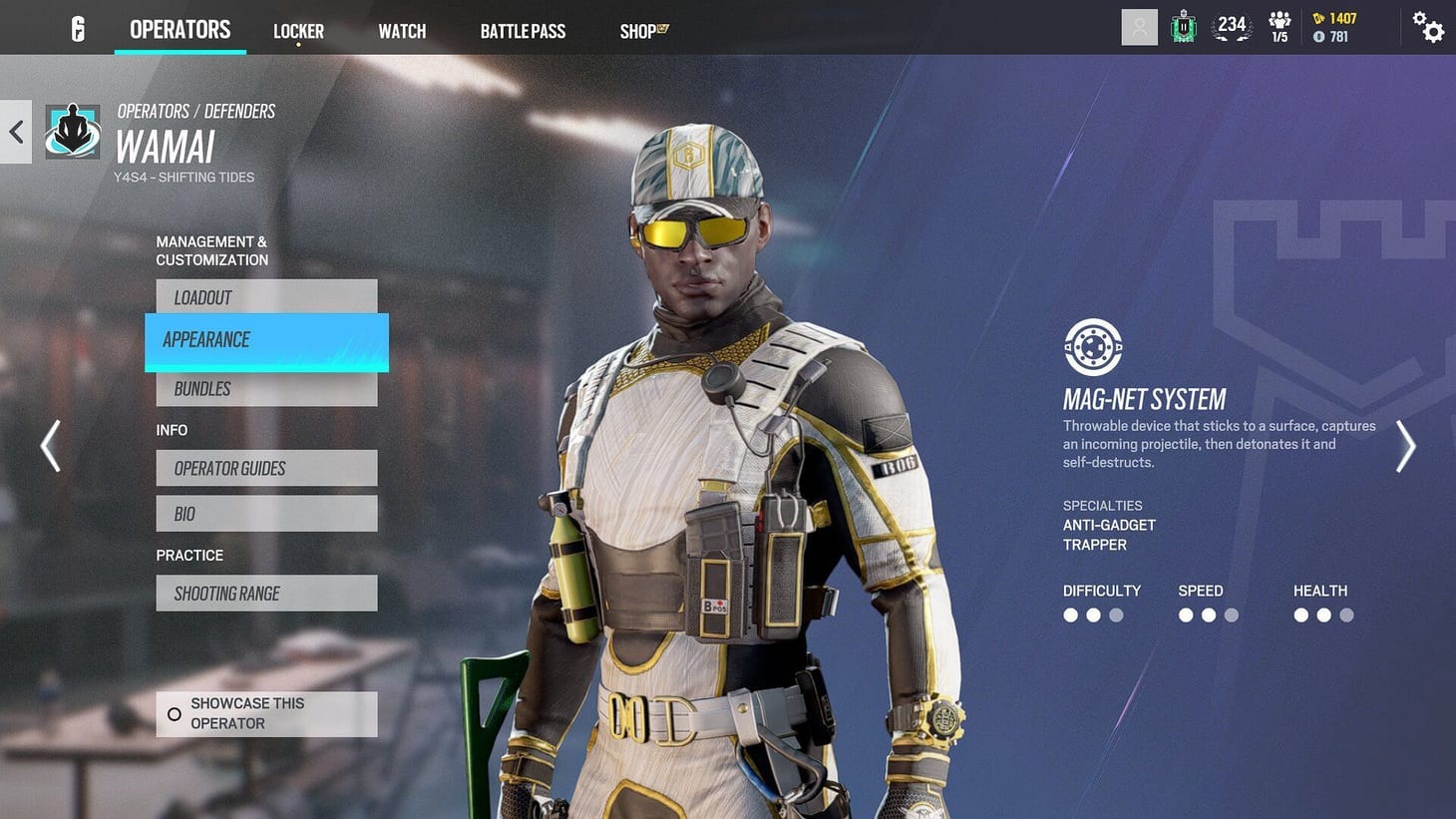Screen dimensions: 1456x819
Task: Choose the Appearance menu entry
Action: [266, 340]
